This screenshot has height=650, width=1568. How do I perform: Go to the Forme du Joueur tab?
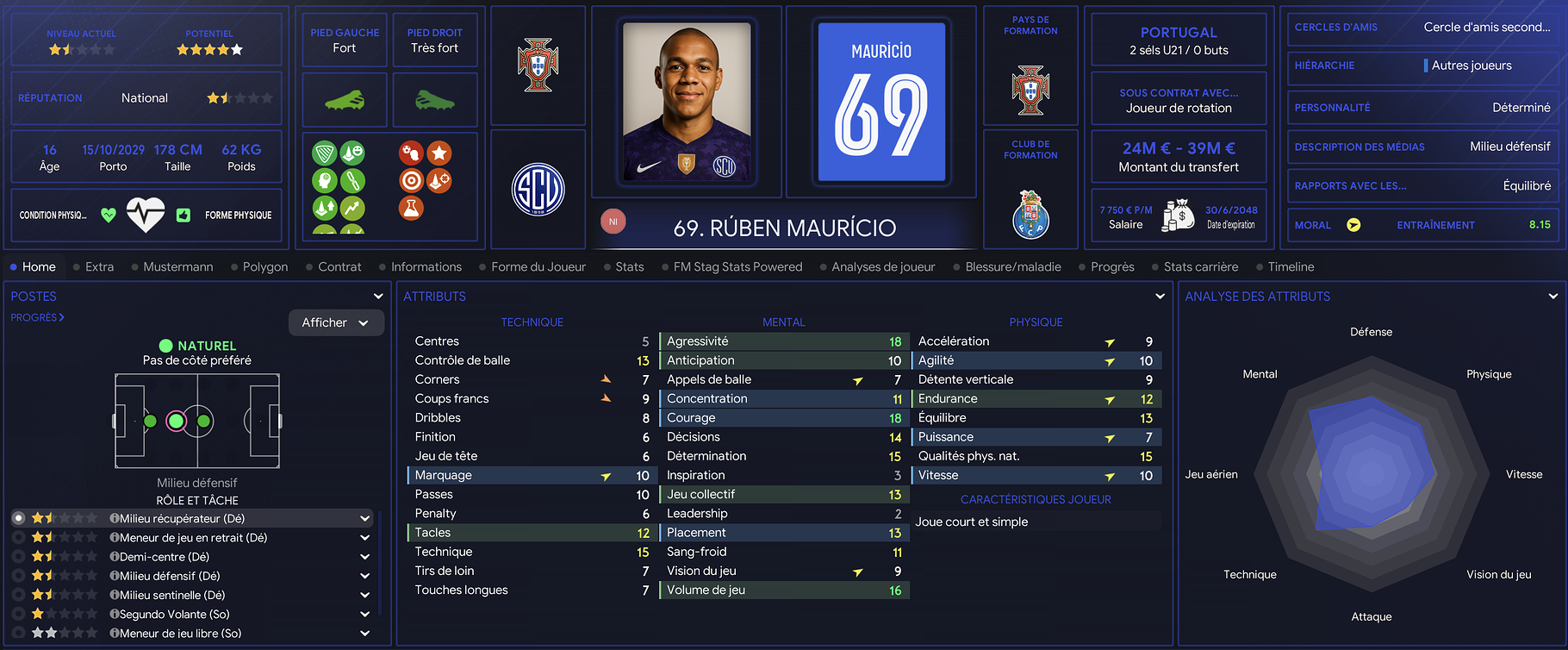pos(538,267)
